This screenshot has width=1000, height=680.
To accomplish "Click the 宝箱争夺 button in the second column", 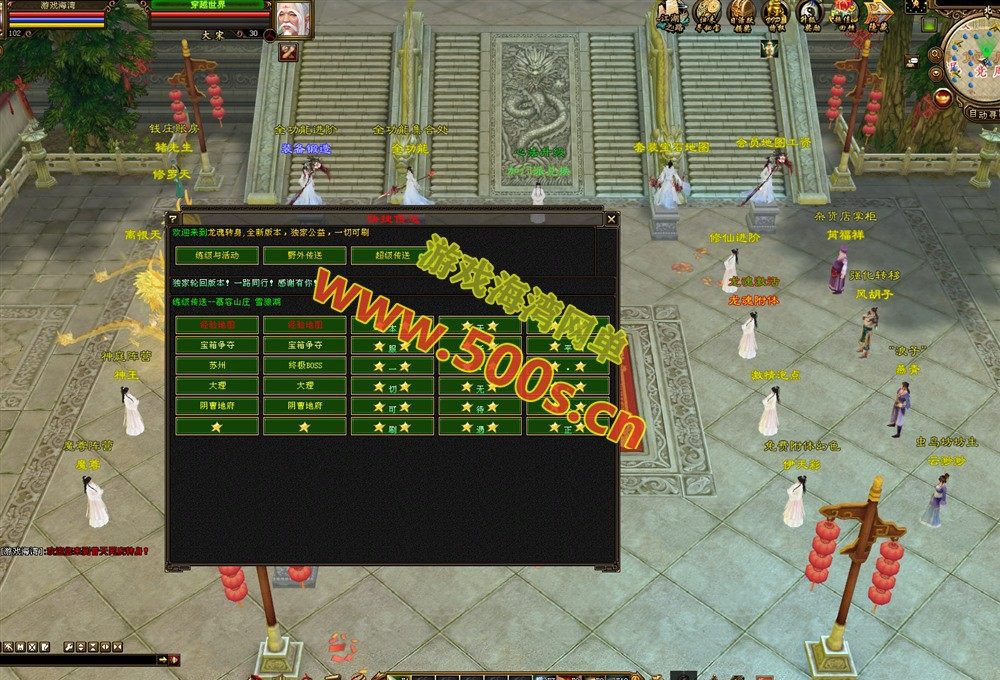I will tap(304, 345).
